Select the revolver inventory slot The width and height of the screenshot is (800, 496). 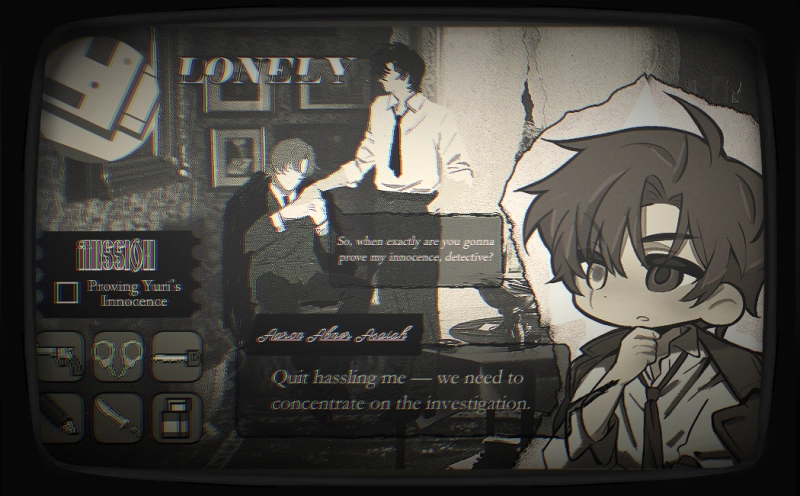coord(60,357)
